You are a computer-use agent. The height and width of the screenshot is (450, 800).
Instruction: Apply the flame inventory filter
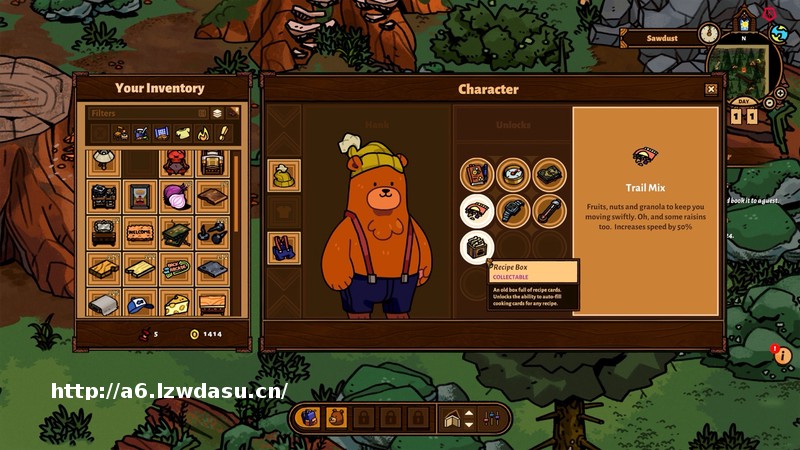point(204,132)
